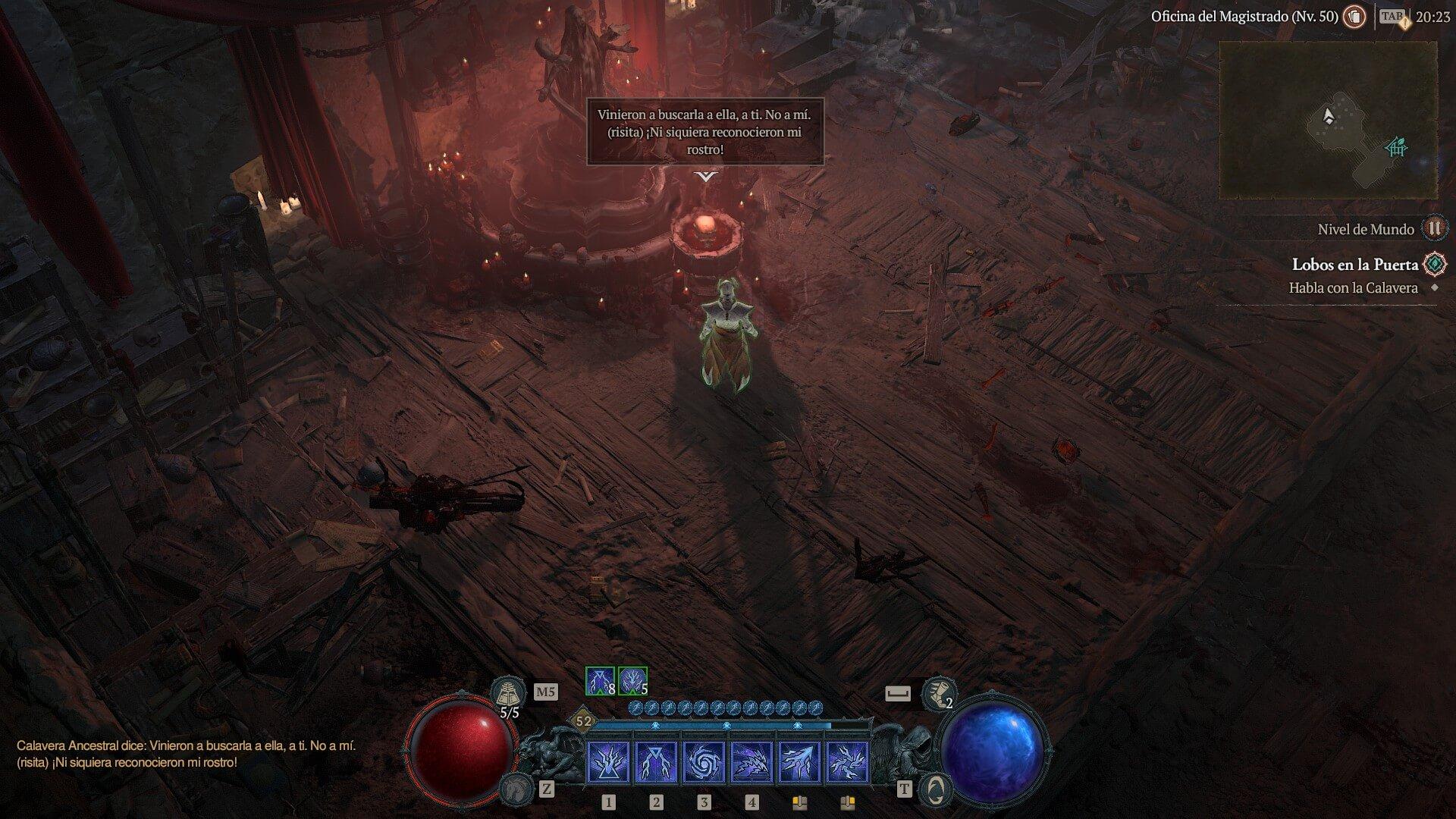Image resolution: width=1456 pixels, height=819 pixels.
Task: Click the Nivel de Mundo tier icon
Action: pyautogui.click(x=1433, y=228)
